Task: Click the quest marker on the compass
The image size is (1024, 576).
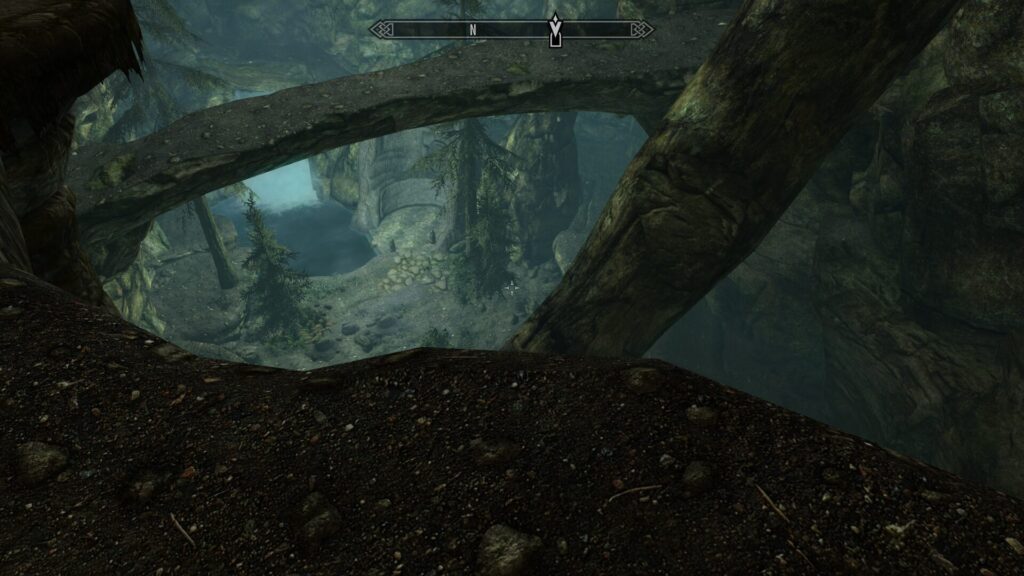Action: (555, 30)
